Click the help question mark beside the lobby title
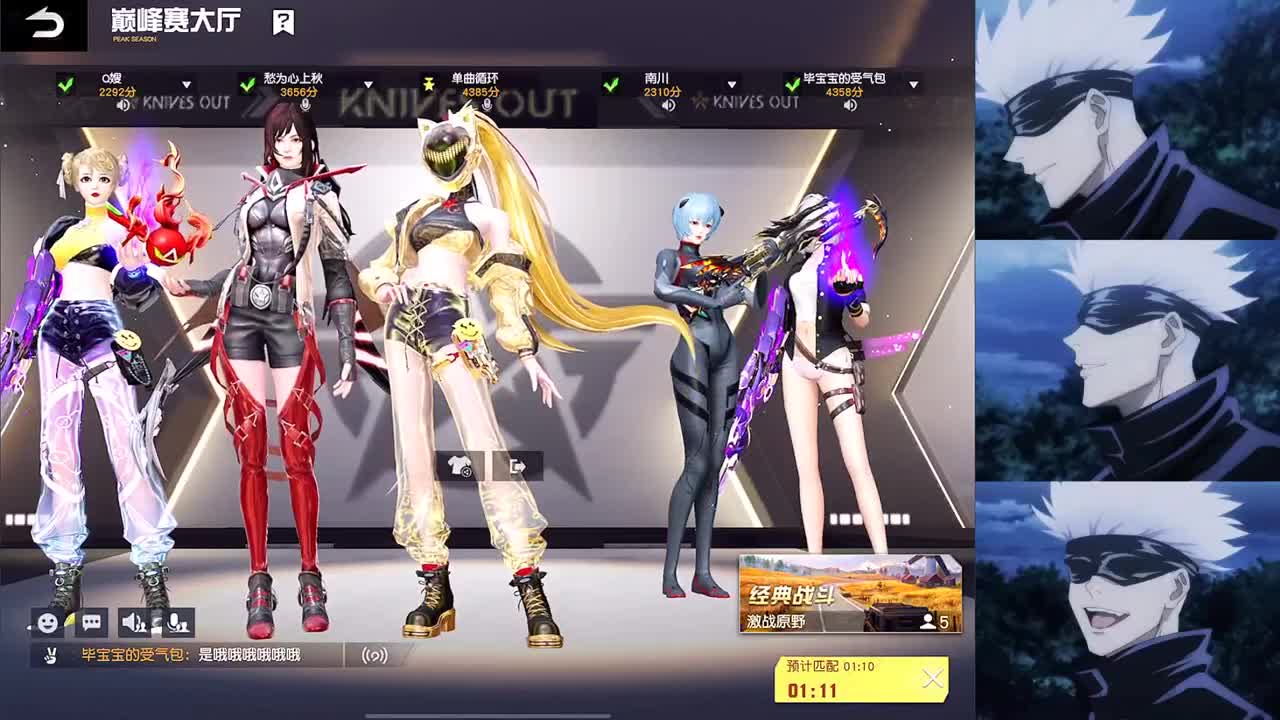 [x=283, y=22]
